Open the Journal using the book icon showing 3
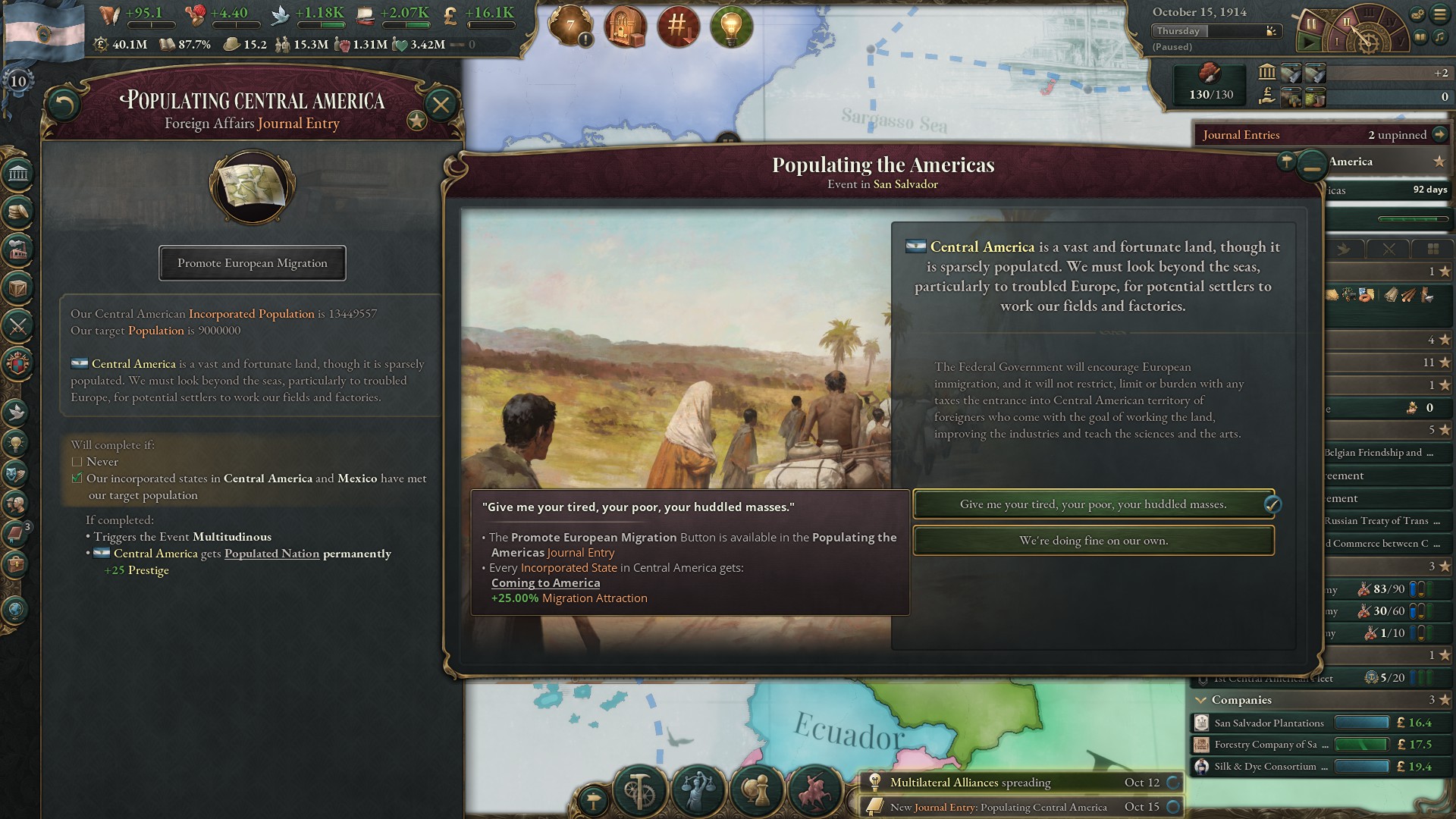Viewport: 1456px width, 819px height. click(x=14, y=533)
